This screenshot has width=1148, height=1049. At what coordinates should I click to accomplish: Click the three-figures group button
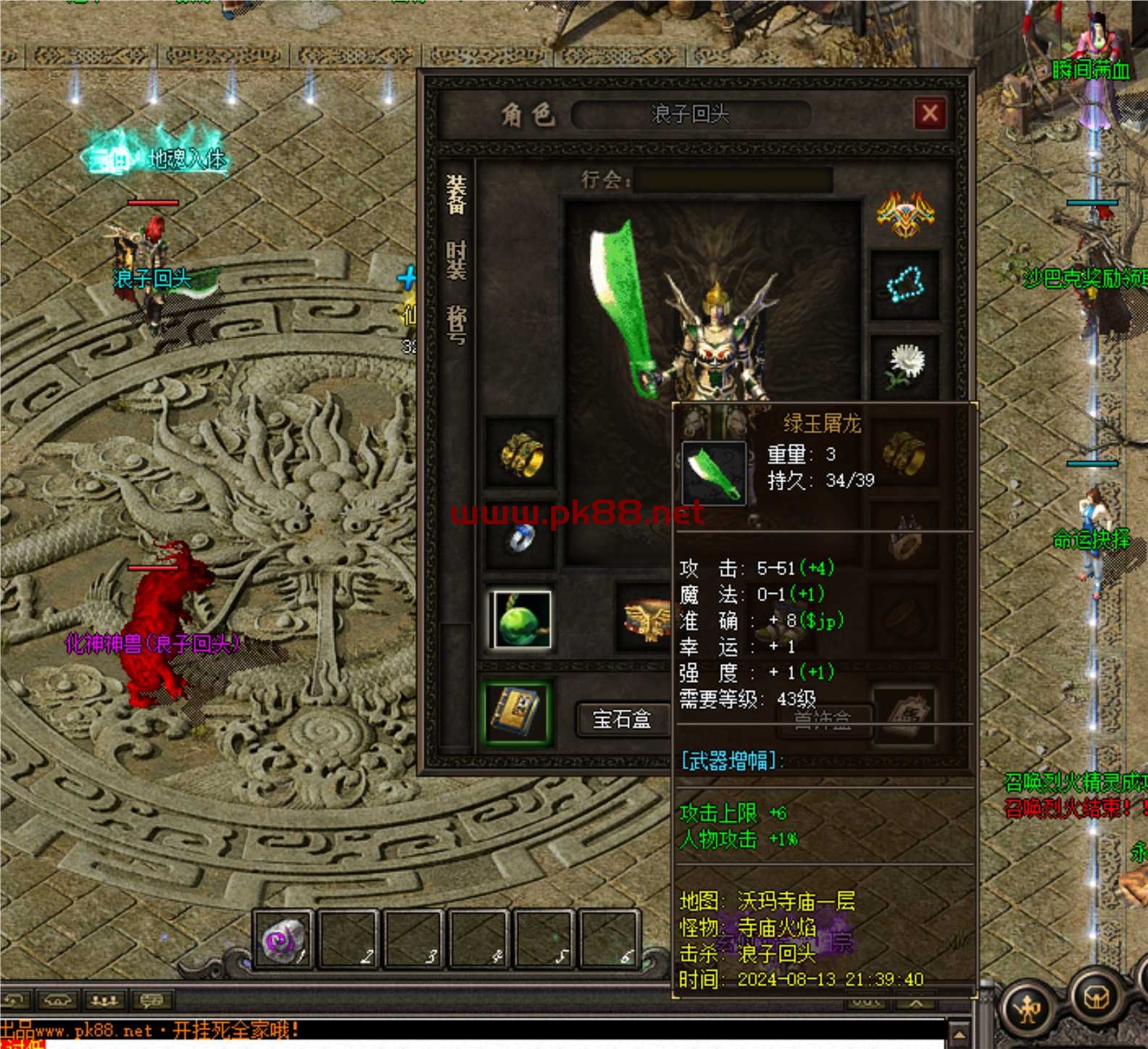104,1001
